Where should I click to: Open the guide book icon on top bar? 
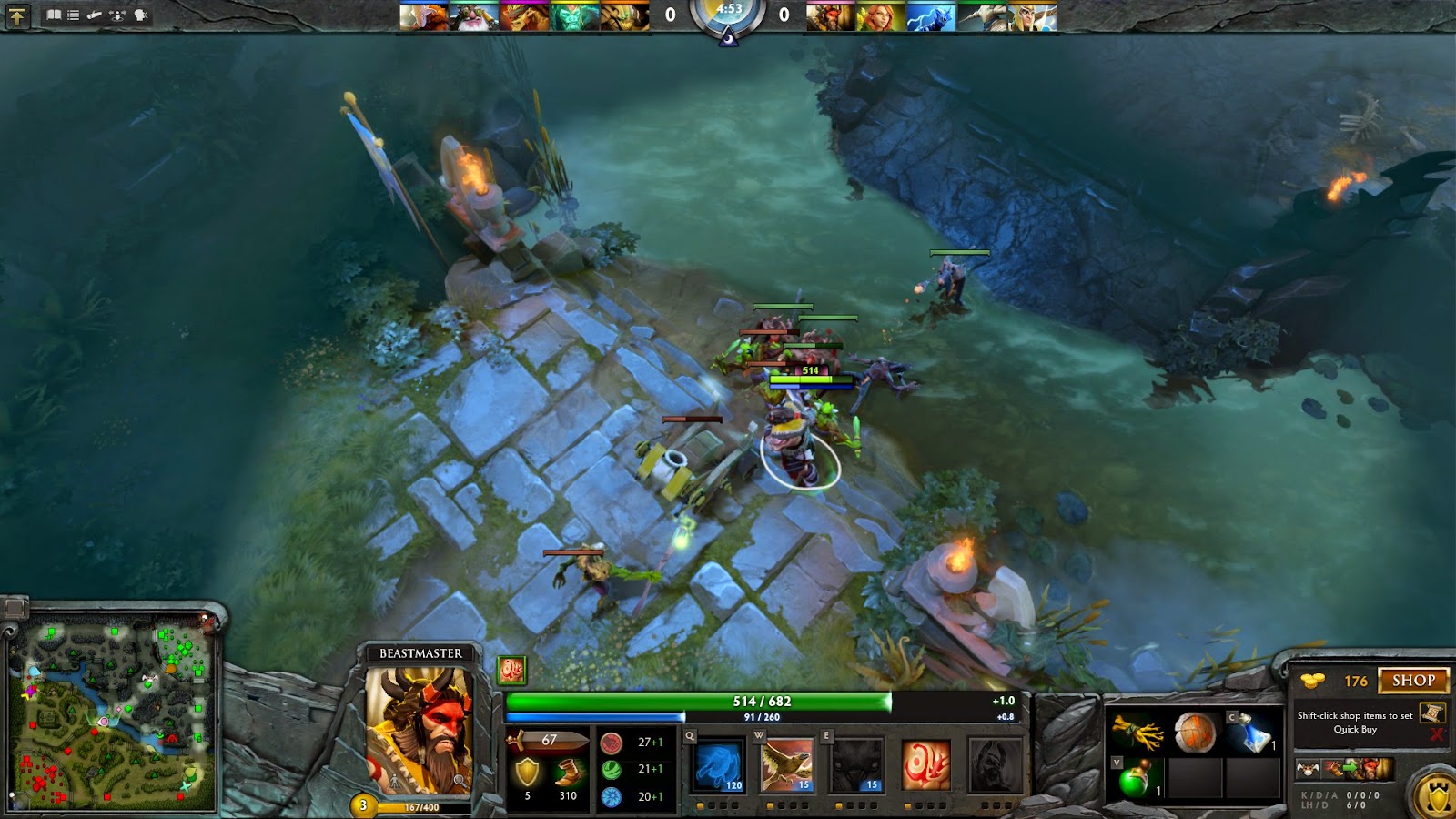click(54, 15)
